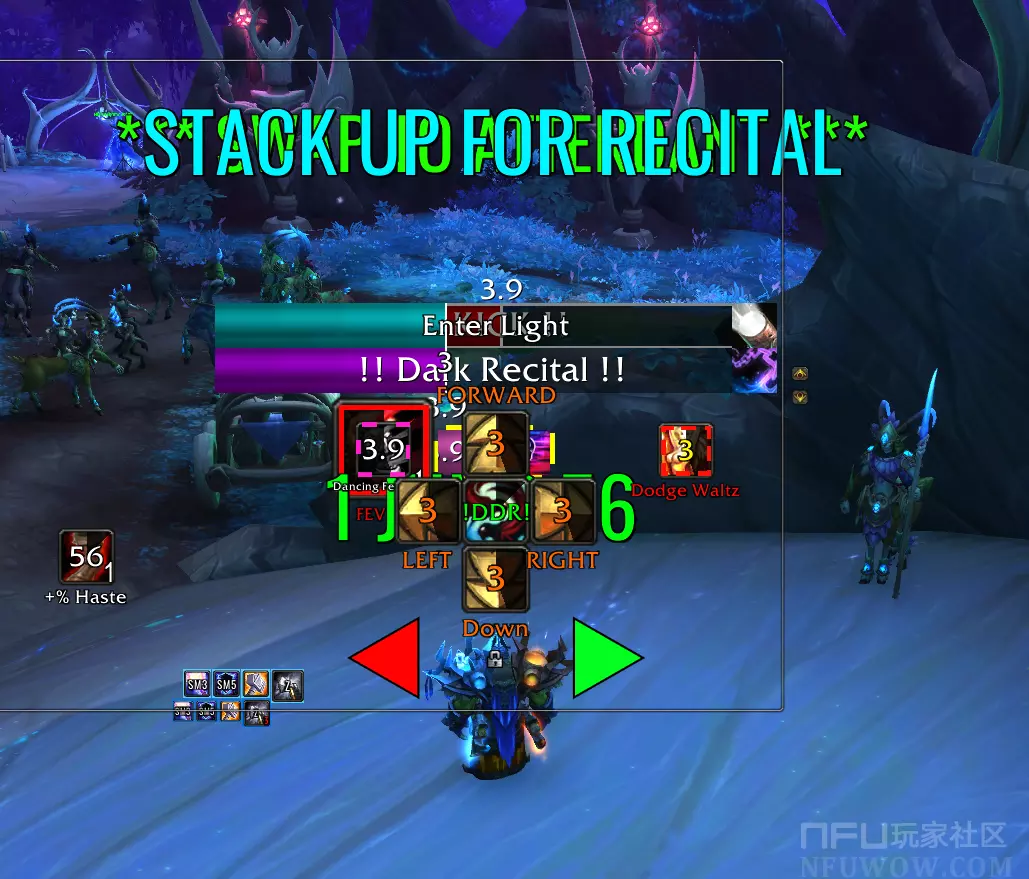Click the +% Haste buff icon
This screenshot has height=879, width=1029.
[x=86, y=557]
